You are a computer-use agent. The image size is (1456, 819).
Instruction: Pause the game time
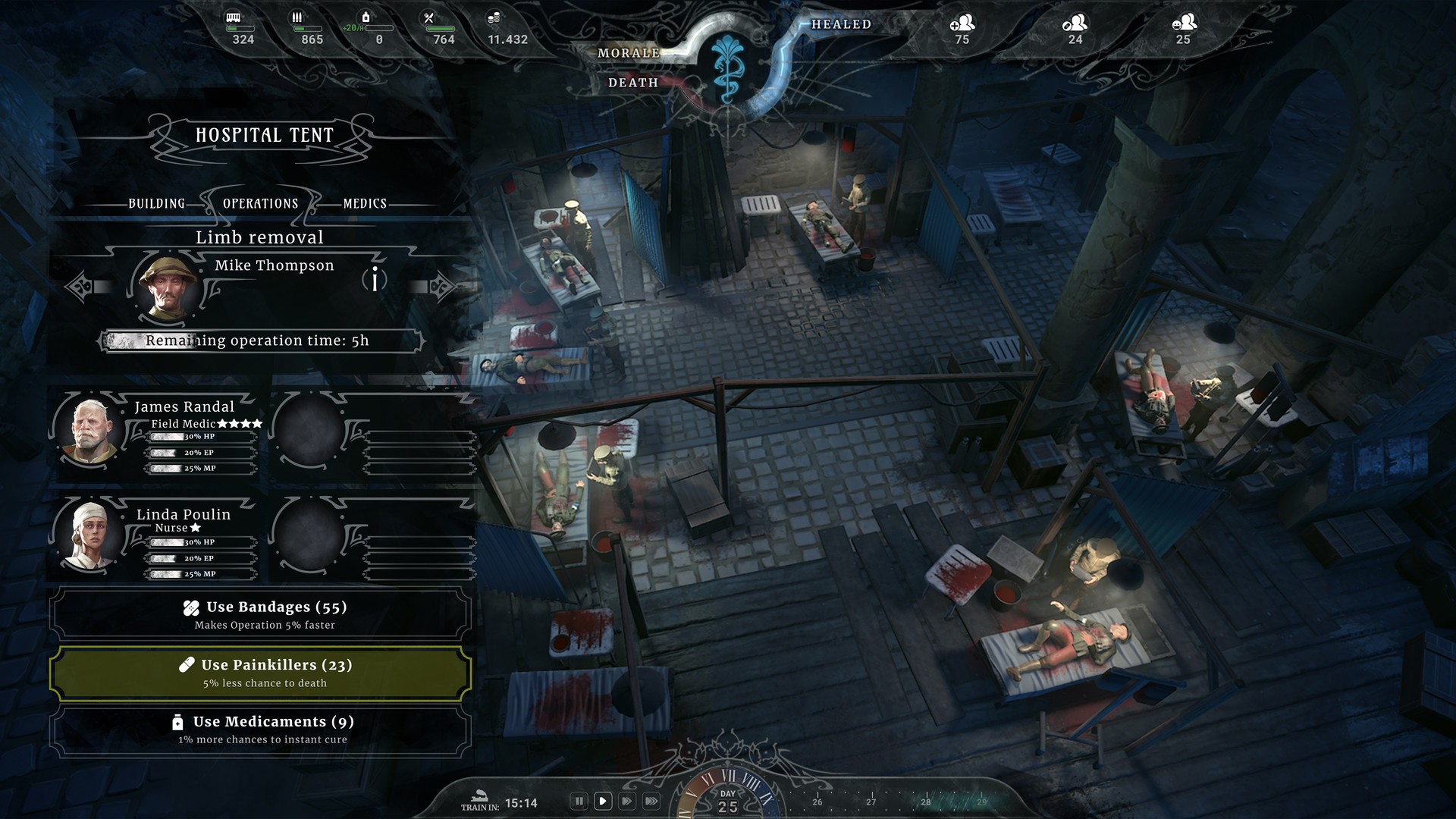(x=579, y=801)
